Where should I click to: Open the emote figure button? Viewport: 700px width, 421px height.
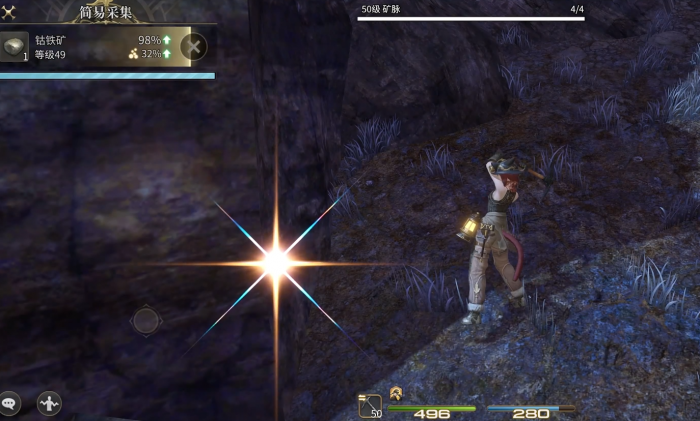coord(49,403)
